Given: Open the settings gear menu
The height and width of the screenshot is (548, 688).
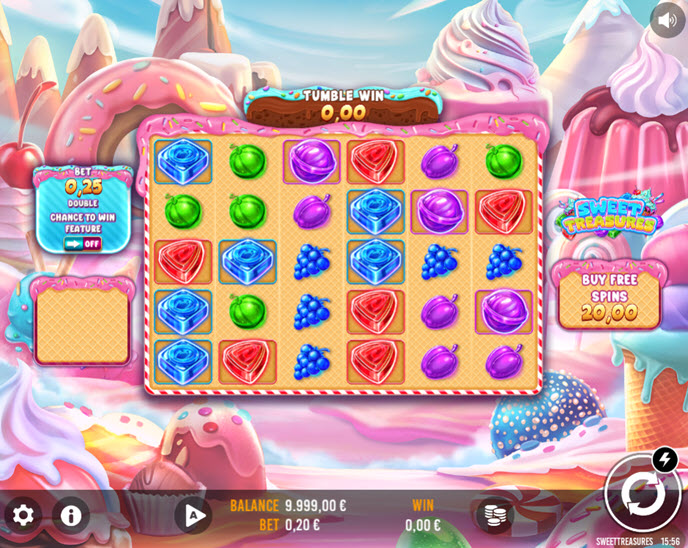Looking at the screenshot, I should tap(23, 515).
